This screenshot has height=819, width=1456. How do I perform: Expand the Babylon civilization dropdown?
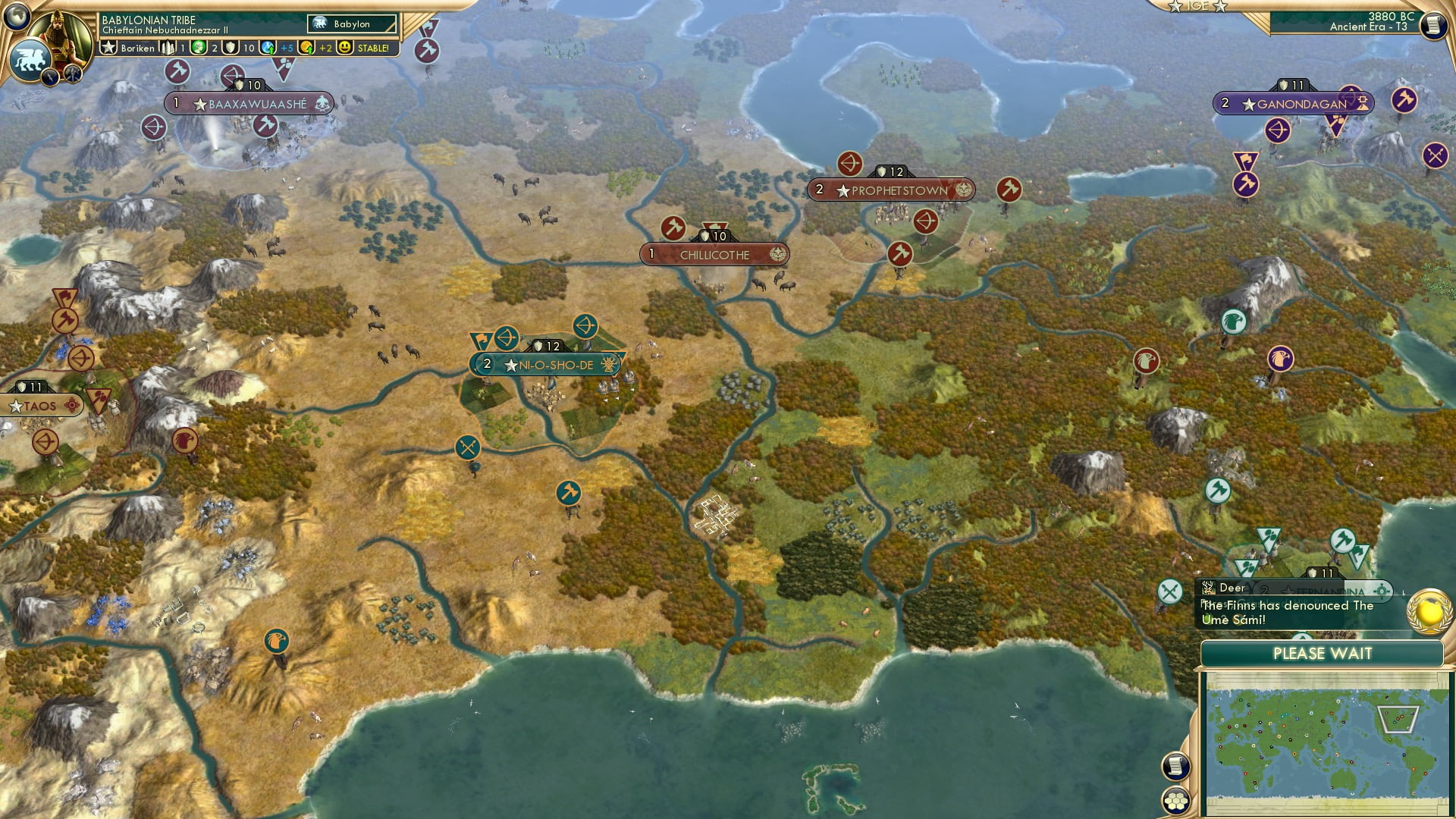(x=351, y=24)
